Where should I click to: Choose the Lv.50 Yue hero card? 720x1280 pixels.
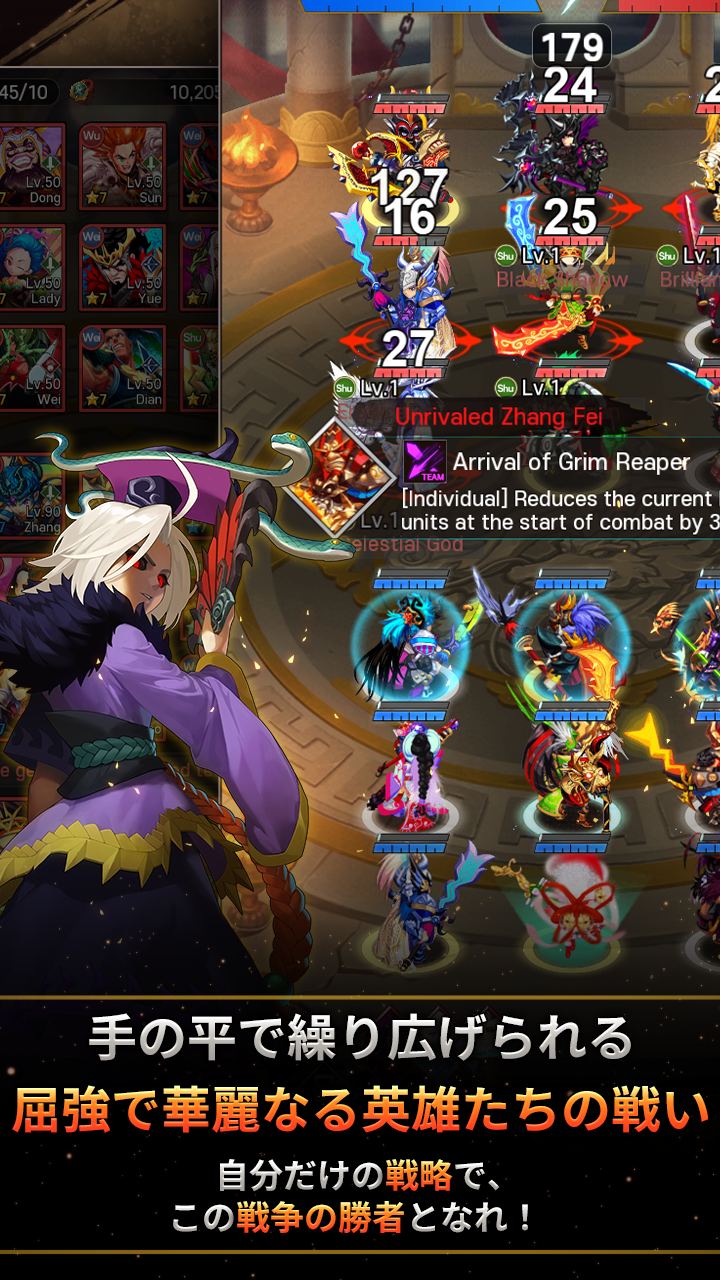(x=121, y=267)
